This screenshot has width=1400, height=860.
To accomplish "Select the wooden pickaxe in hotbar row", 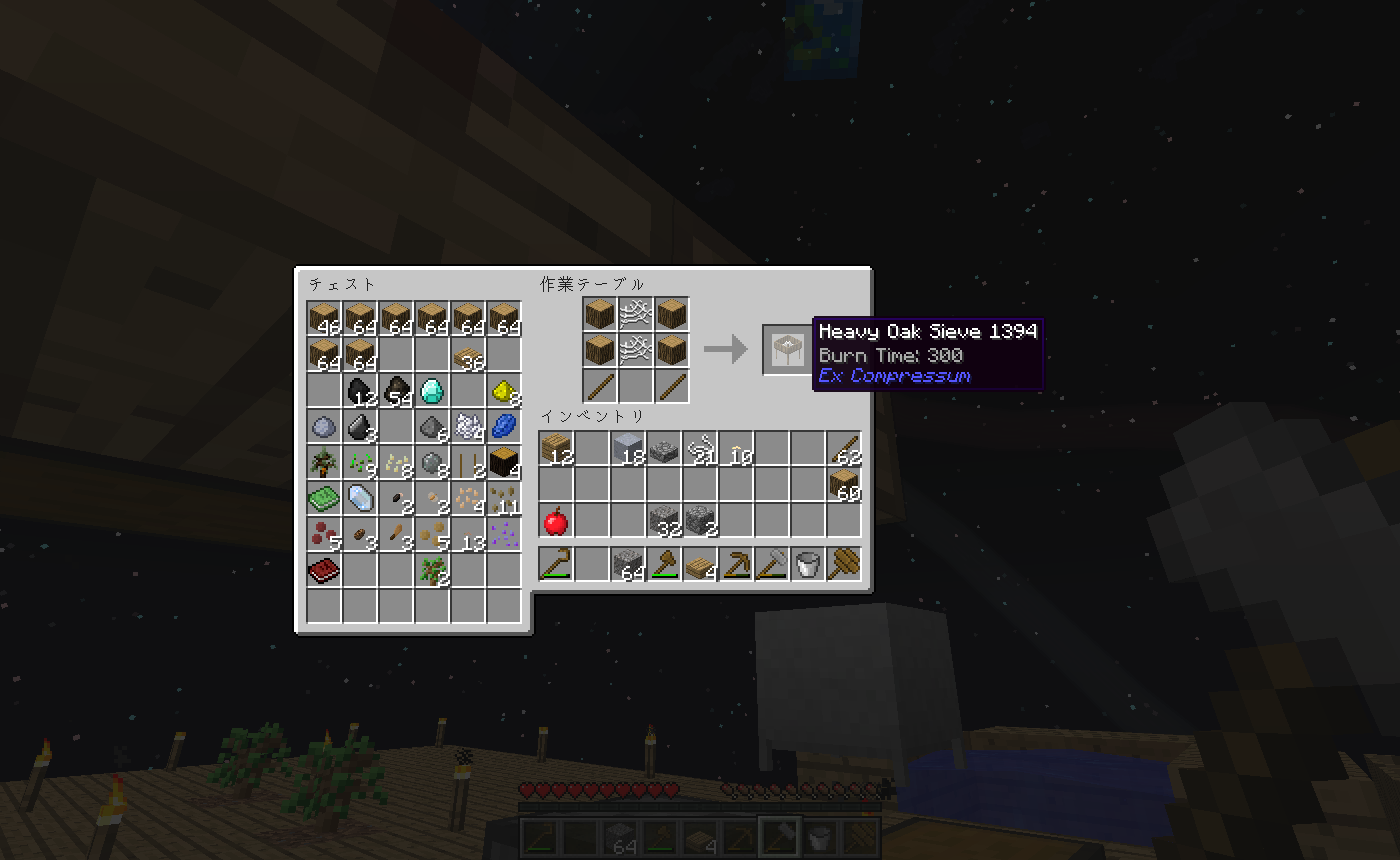I will (736, 566).
